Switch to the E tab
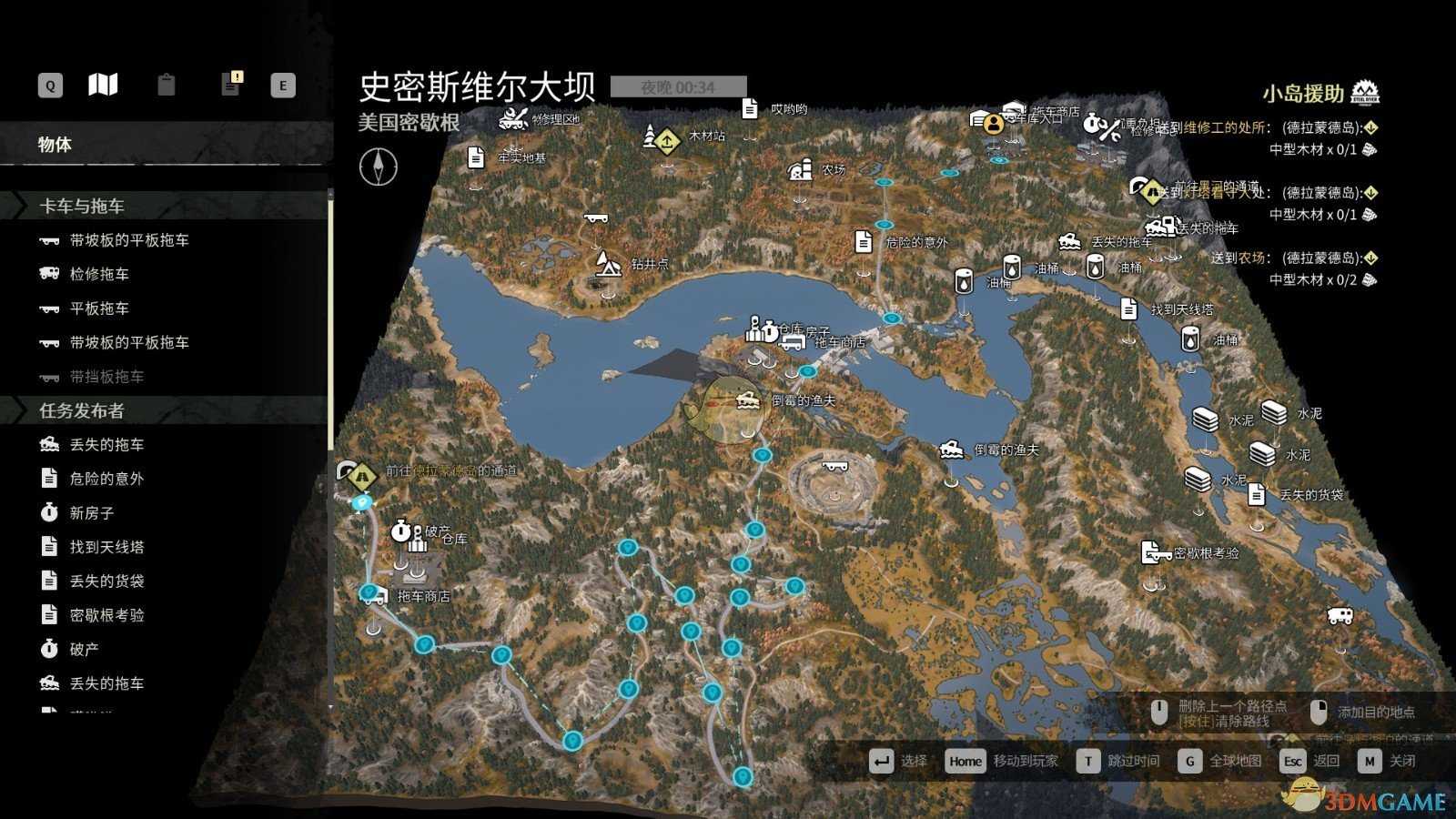Viewport: 1456px width, 819px height. [283, 84]
